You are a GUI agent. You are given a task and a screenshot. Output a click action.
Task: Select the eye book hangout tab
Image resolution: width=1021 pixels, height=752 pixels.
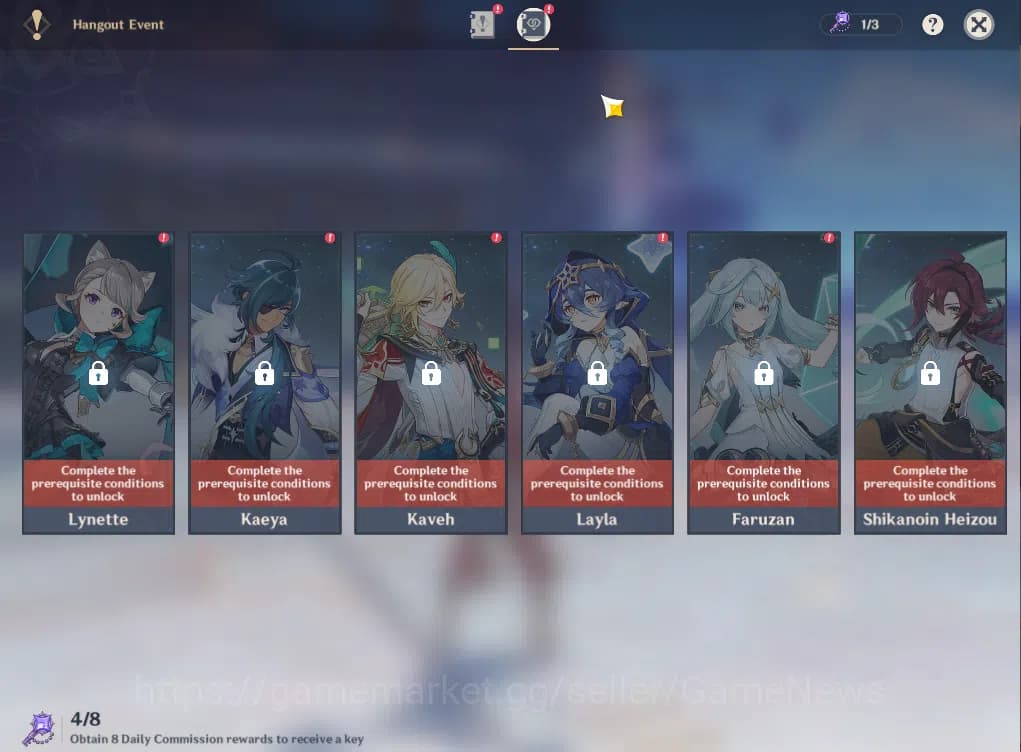pyautogui.click(x=532, y=25)
